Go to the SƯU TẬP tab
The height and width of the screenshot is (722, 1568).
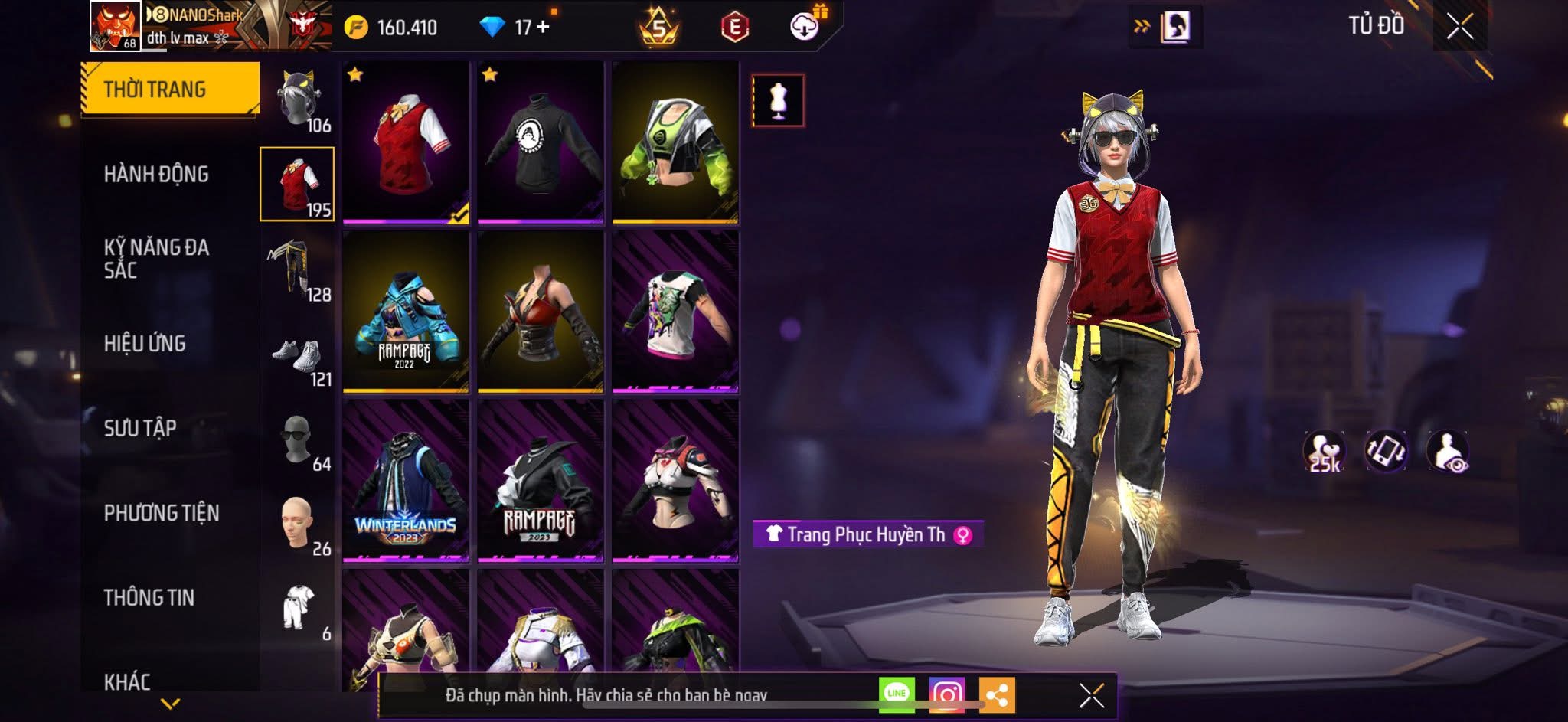(140, 428)
